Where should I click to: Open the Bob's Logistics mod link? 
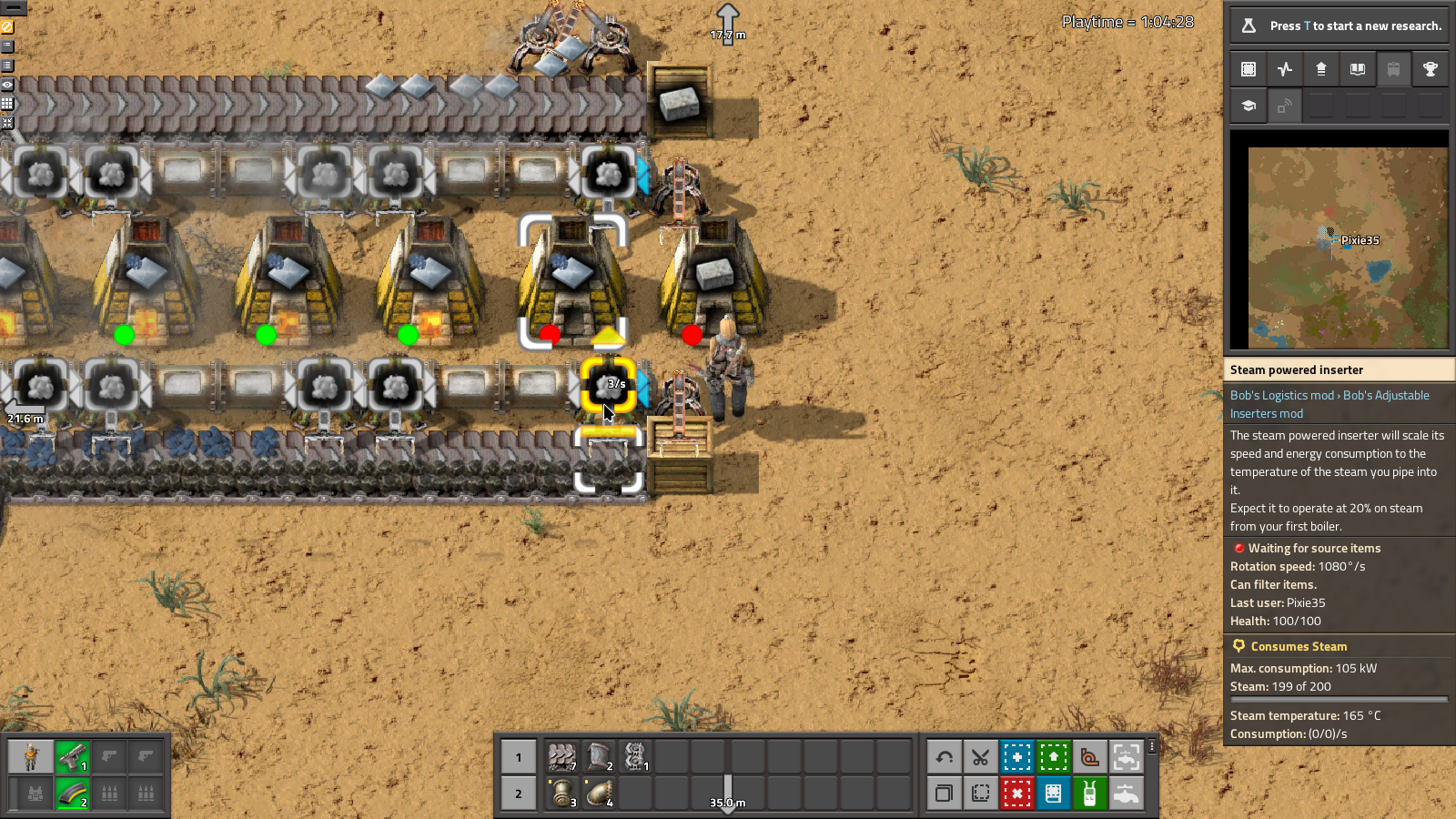click(x=1280, y=395)
